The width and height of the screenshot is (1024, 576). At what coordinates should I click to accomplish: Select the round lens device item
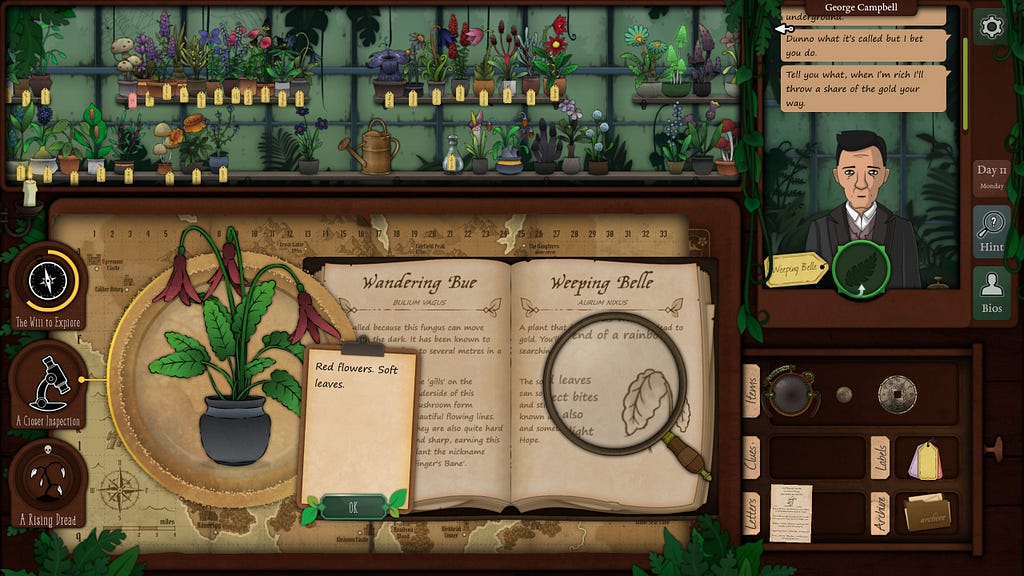coord(791,393)
